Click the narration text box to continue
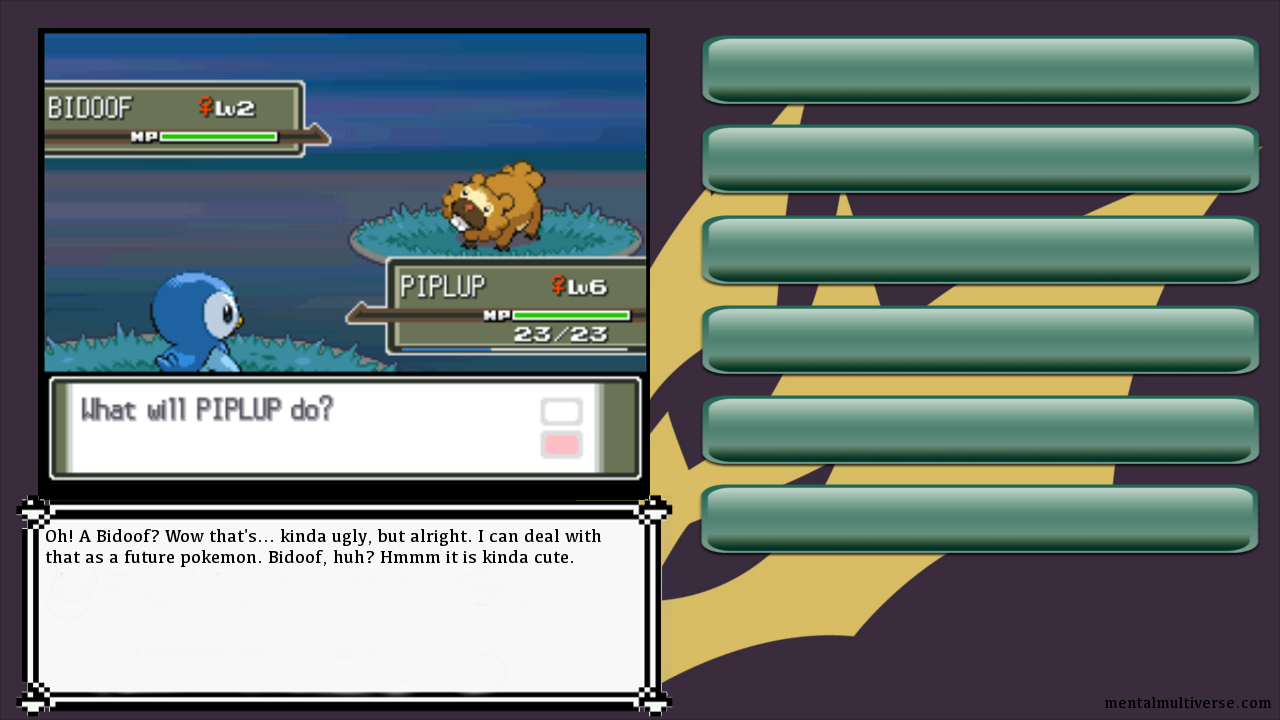 pyautogui.click(x=343, y=605)
